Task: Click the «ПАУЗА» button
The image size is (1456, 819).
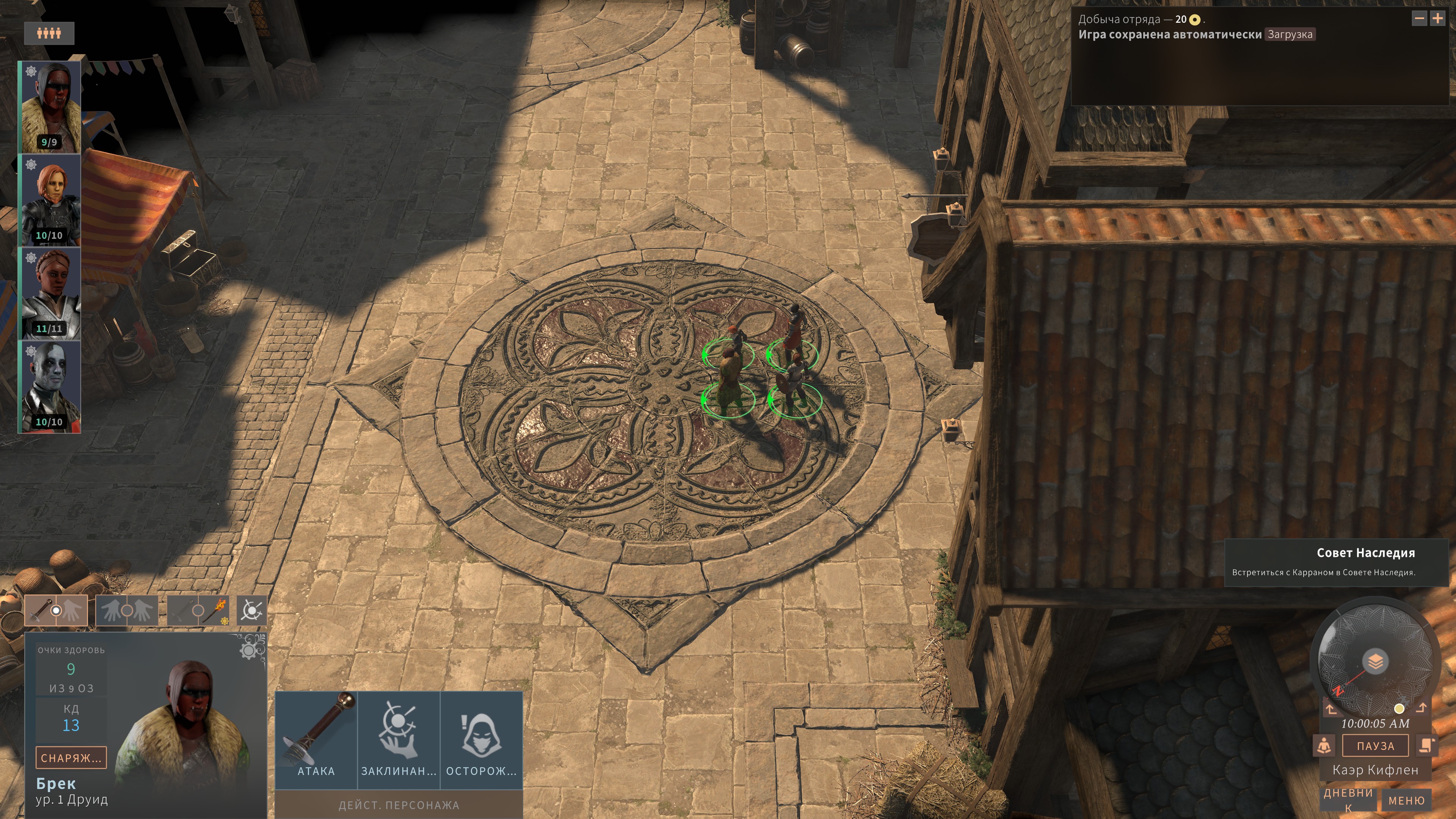Action: [x=1375, y=746]
